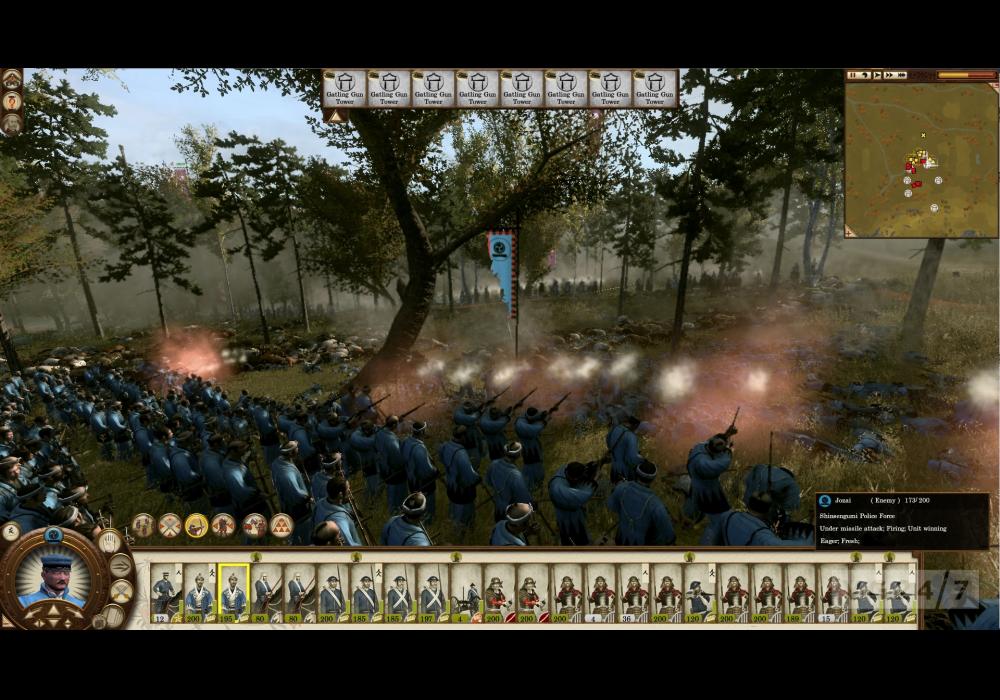Activate the triangle wedge formation ability

tap(281, 525)
